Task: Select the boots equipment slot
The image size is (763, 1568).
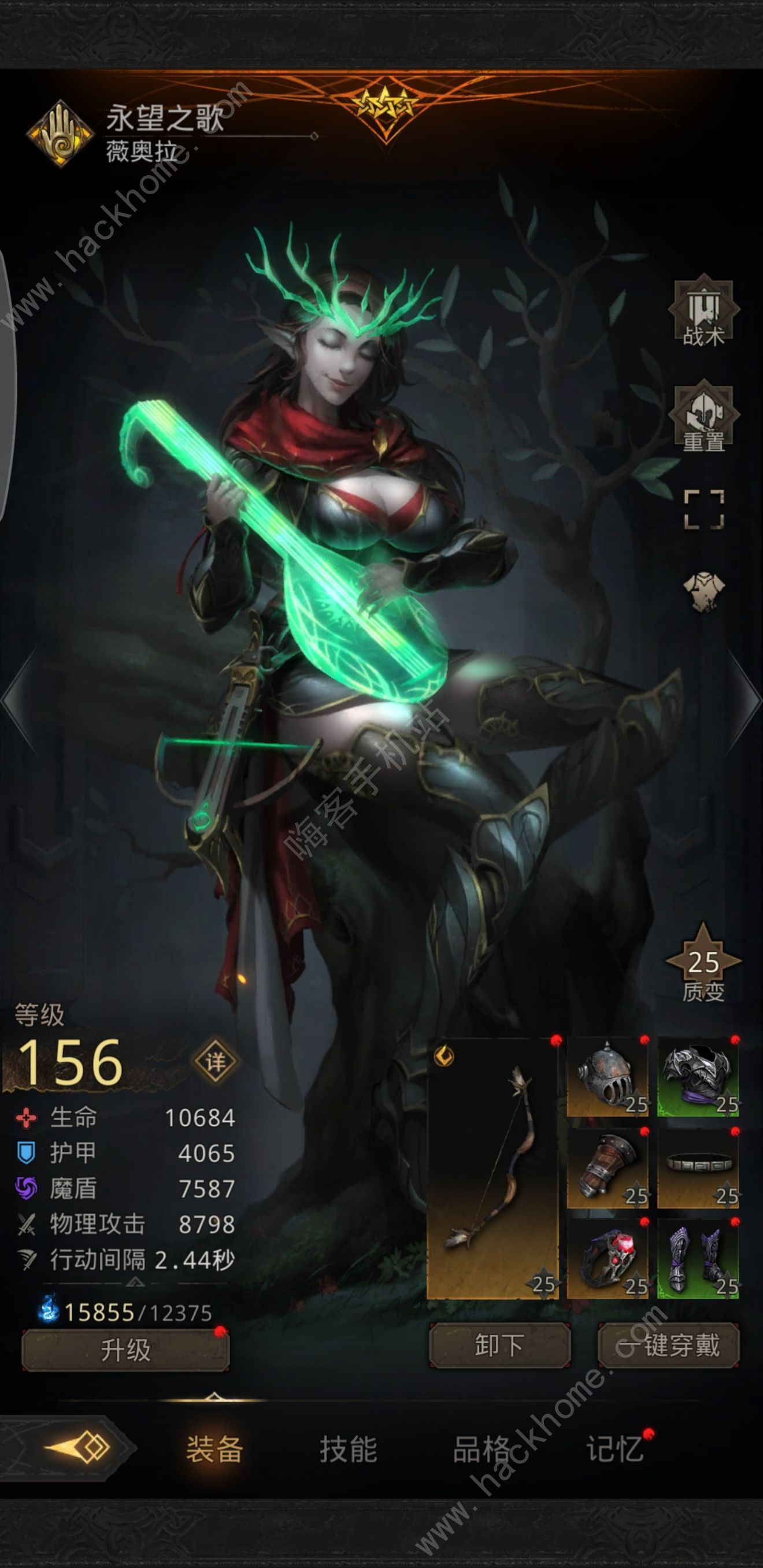Action: click(x=698, y=1259)
